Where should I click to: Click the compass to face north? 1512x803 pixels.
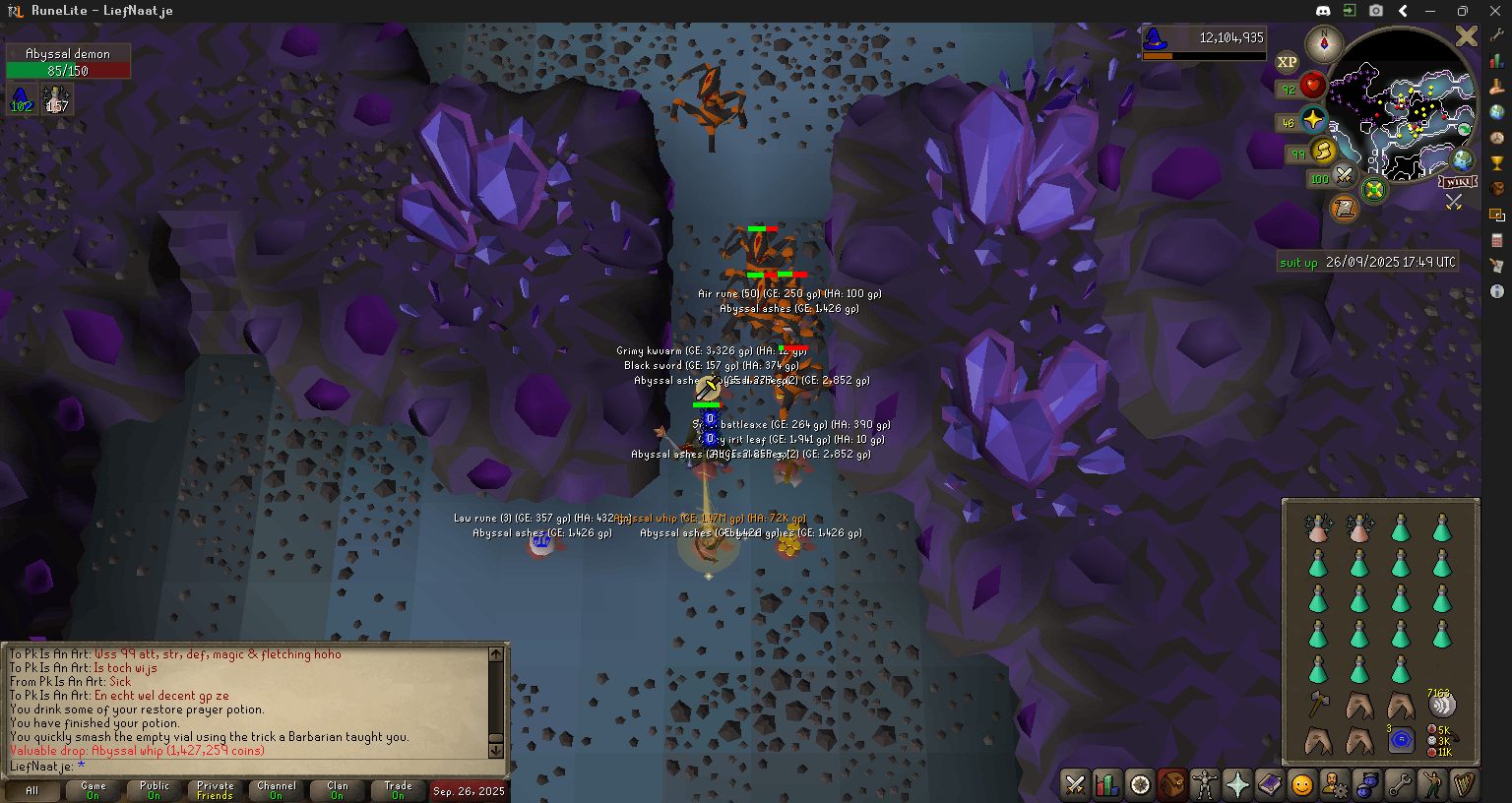[x=1324, y=43]
